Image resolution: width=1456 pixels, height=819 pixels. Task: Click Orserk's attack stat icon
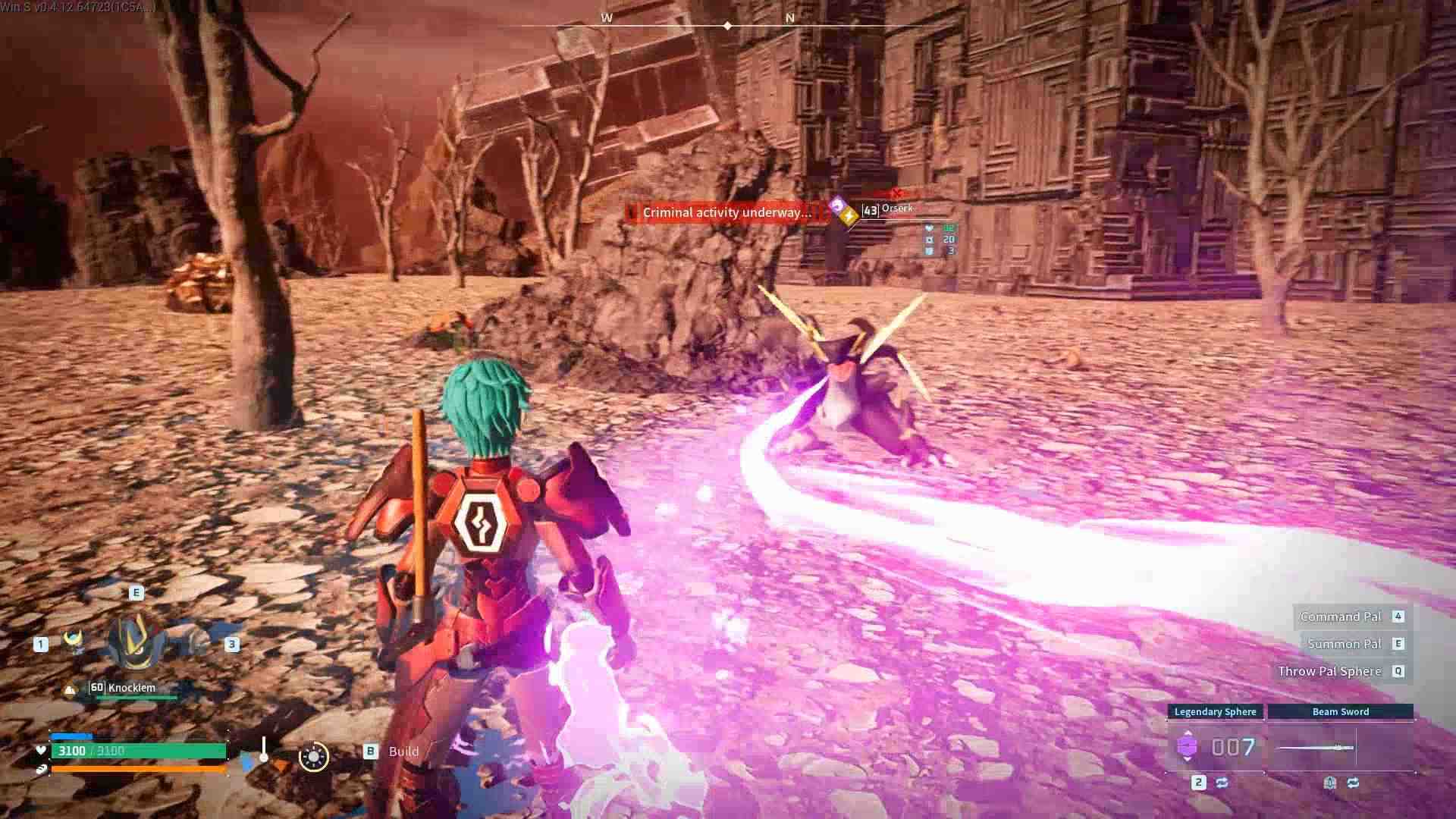[x=930, y=240]
